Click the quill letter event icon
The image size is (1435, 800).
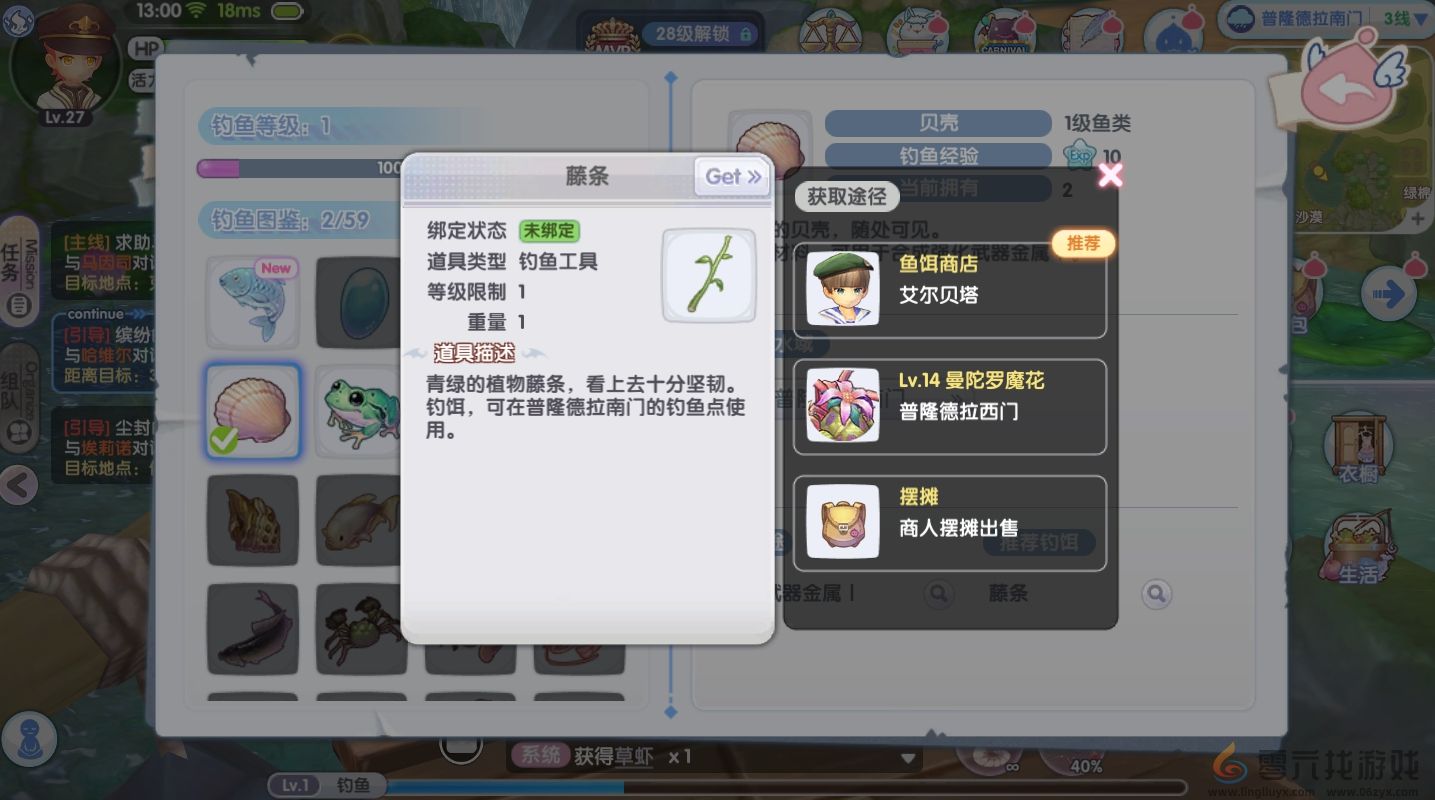1091,30
